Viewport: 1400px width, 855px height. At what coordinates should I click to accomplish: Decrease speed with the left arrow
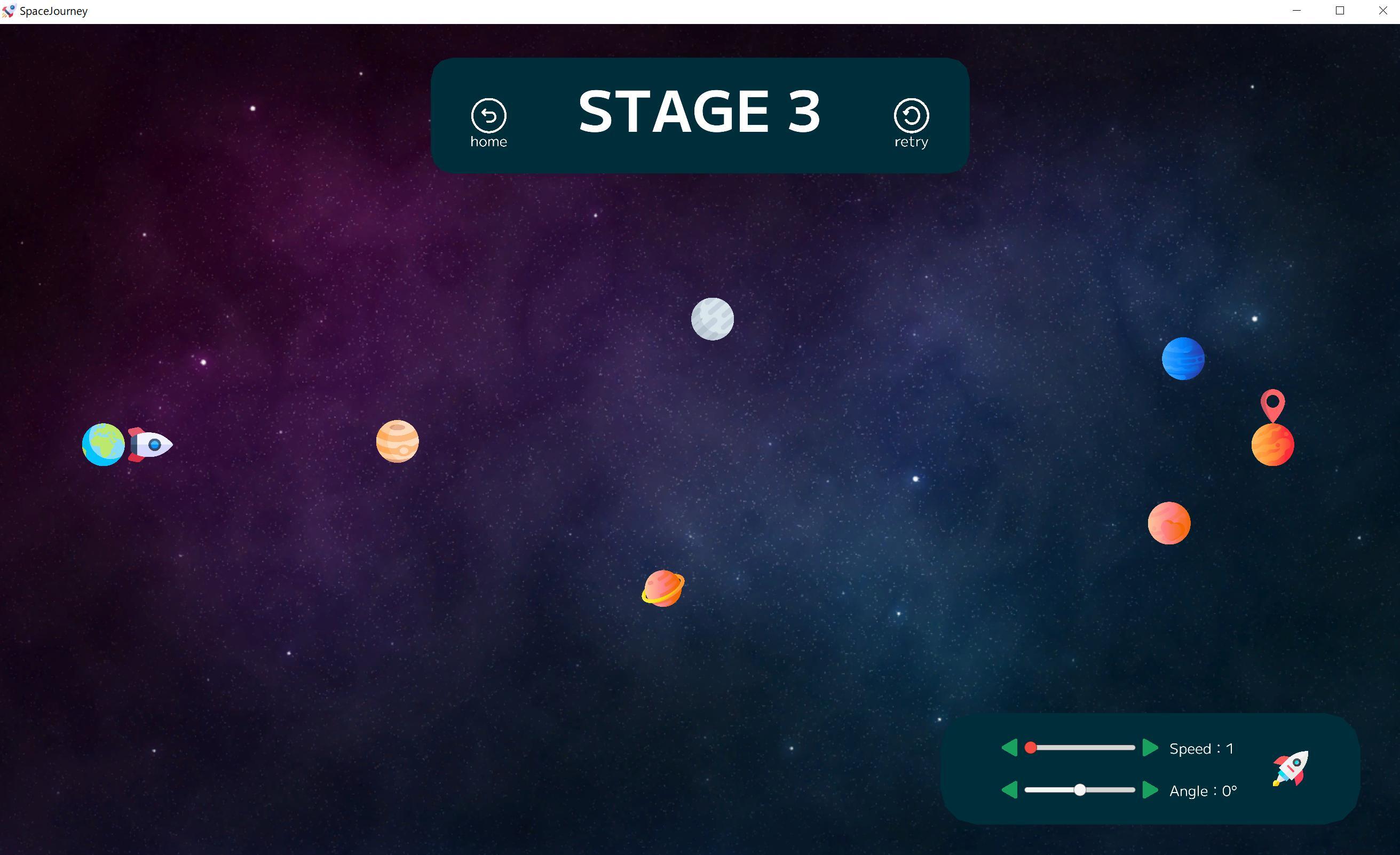(x=1010, y=748)
